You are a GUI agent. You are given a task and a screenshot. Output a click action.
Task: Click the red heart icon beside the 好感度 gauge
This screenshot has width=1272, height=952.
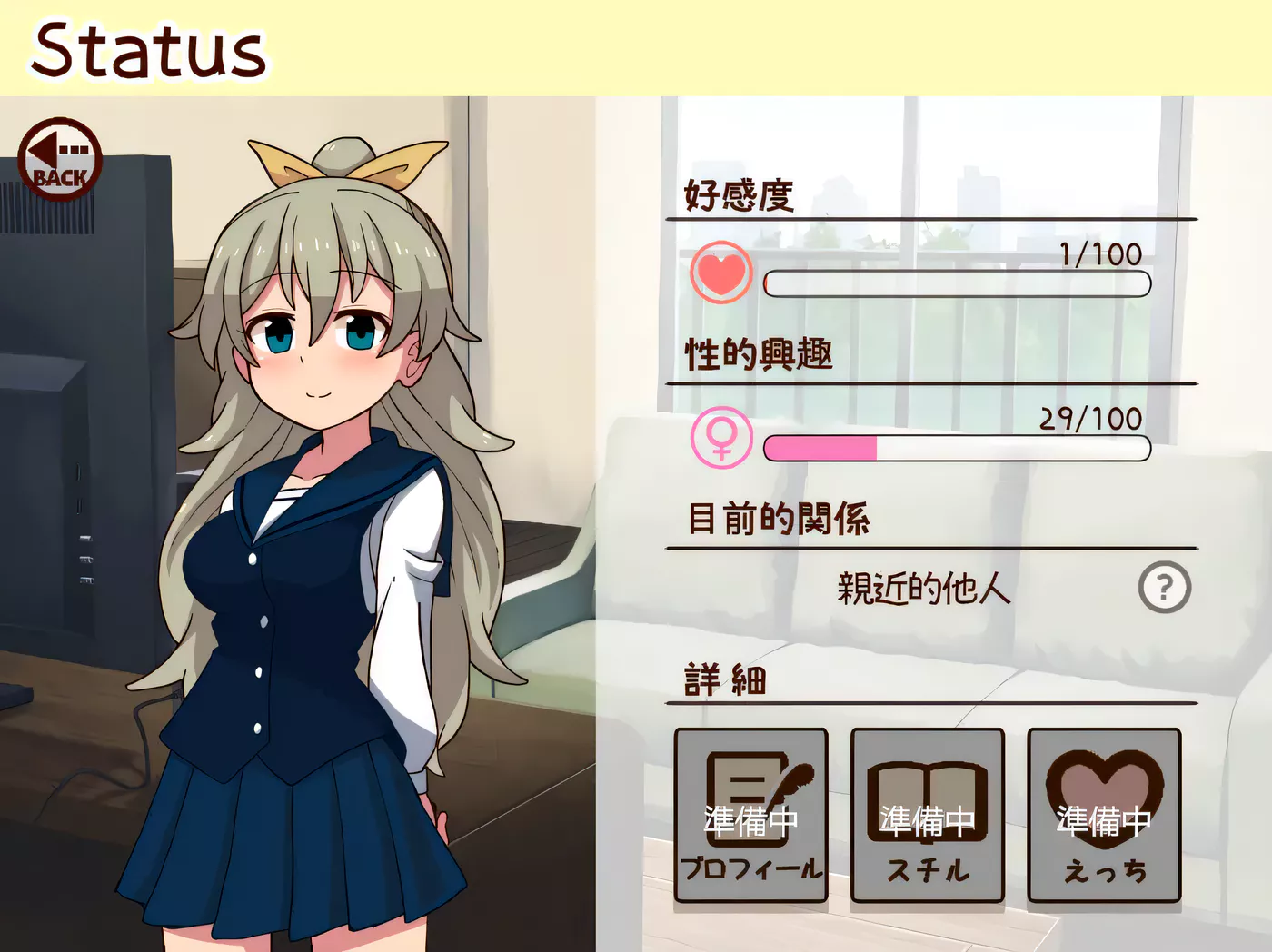pyautogui.click(x=720, y=273)
